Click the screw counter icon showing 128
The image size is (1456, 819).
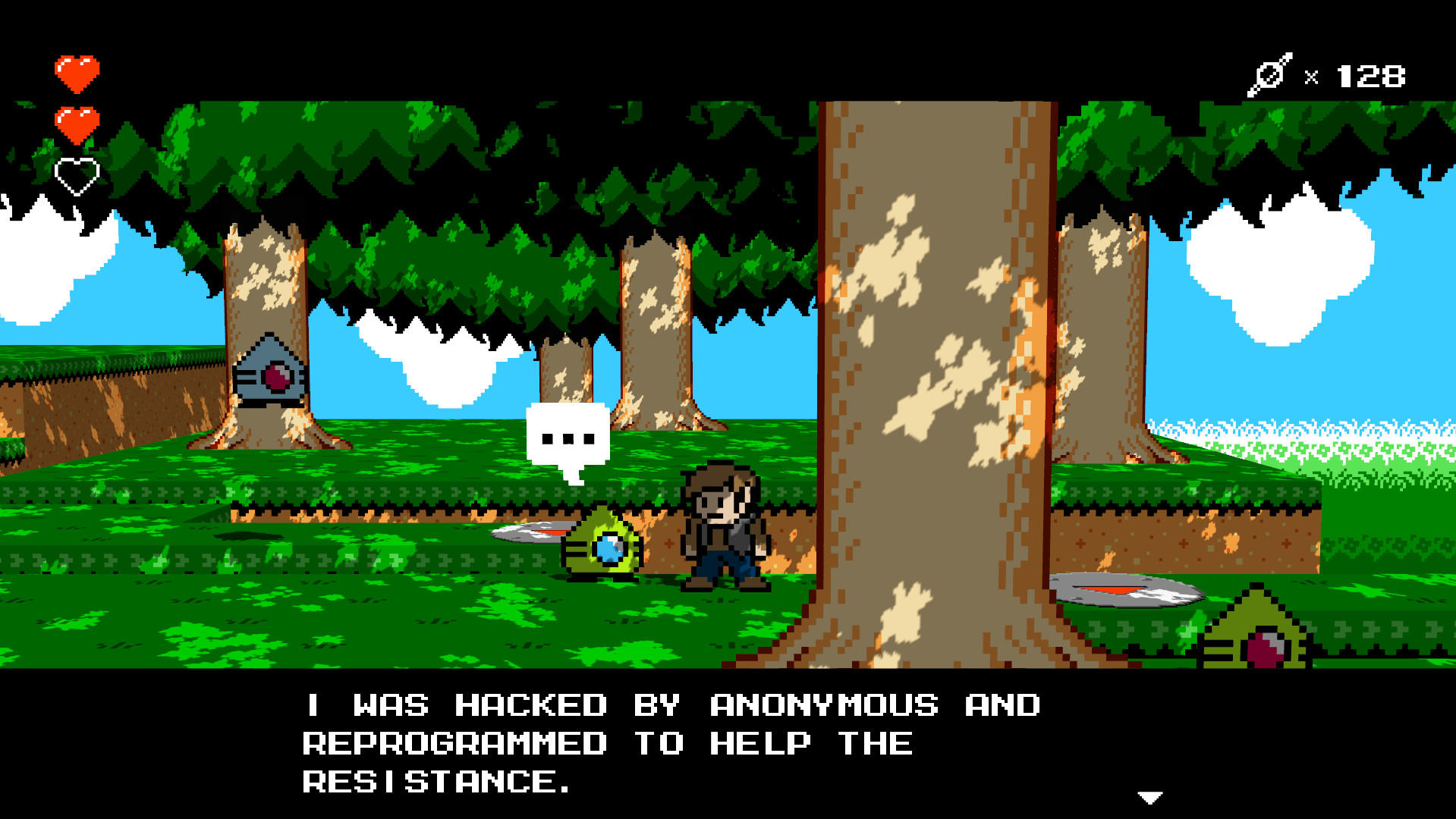click(1270, 74)
